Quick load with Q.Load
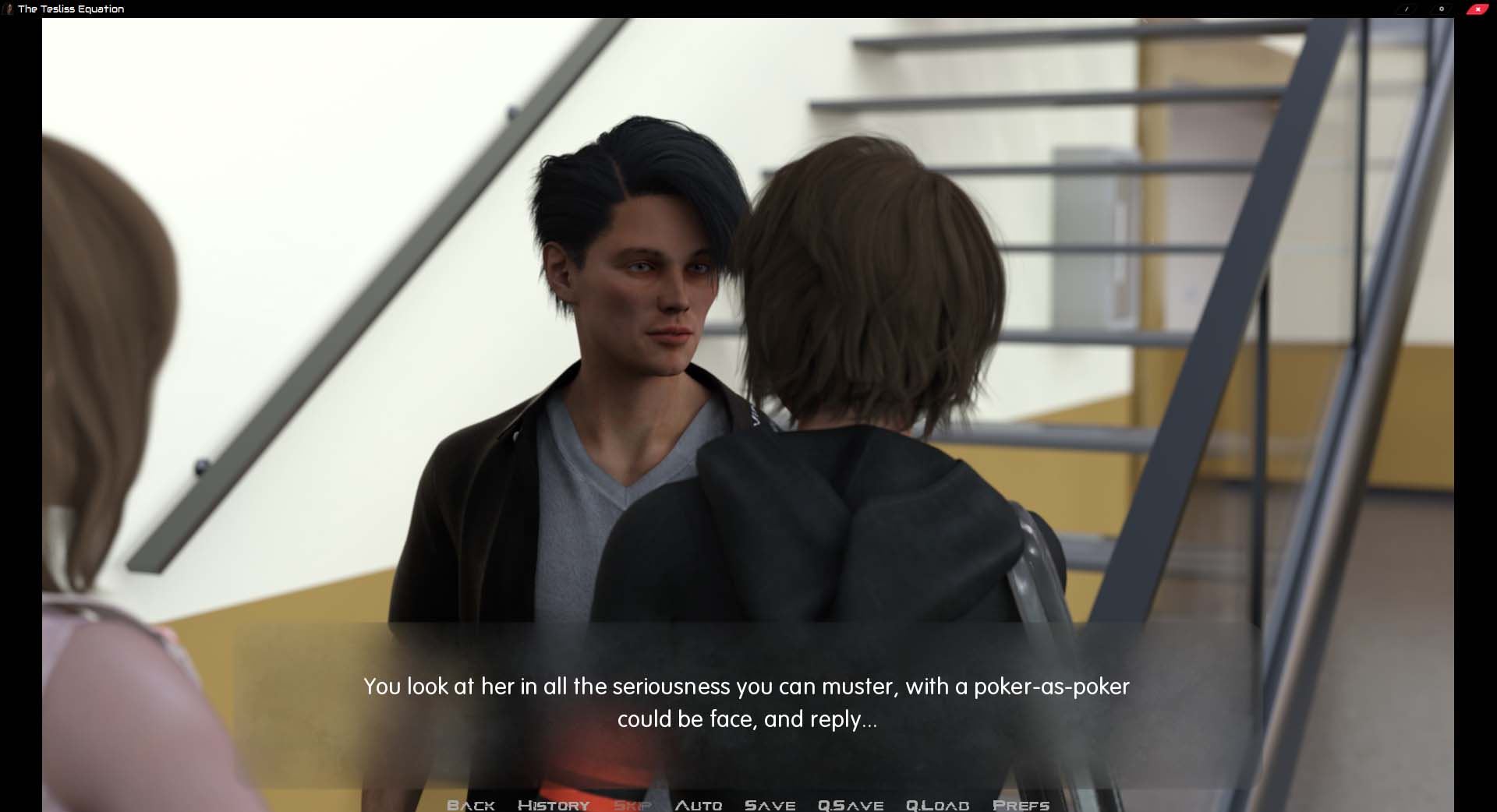Image resolution: width=1497 pixels, height=812 pixels. [x=937, y=804]
